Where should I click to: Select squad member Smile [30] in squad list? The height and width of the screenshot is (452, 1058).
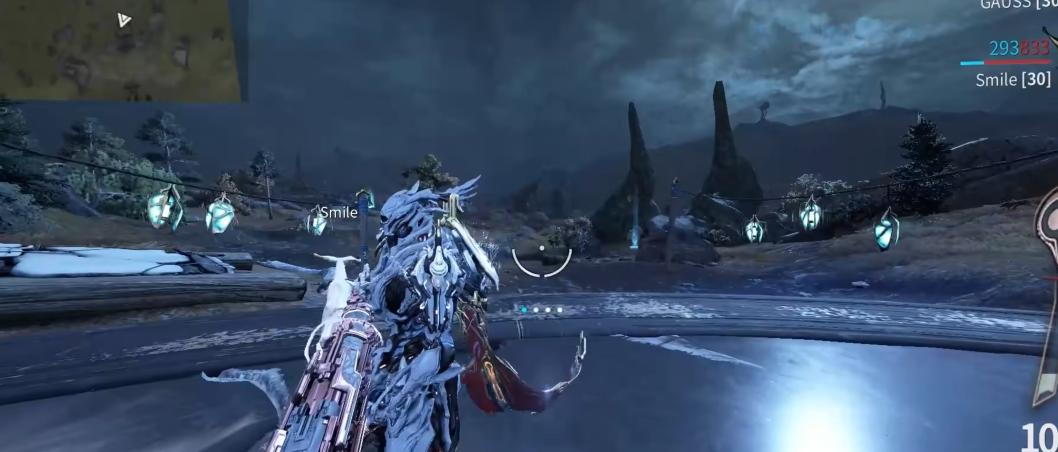click(1012, 79)
